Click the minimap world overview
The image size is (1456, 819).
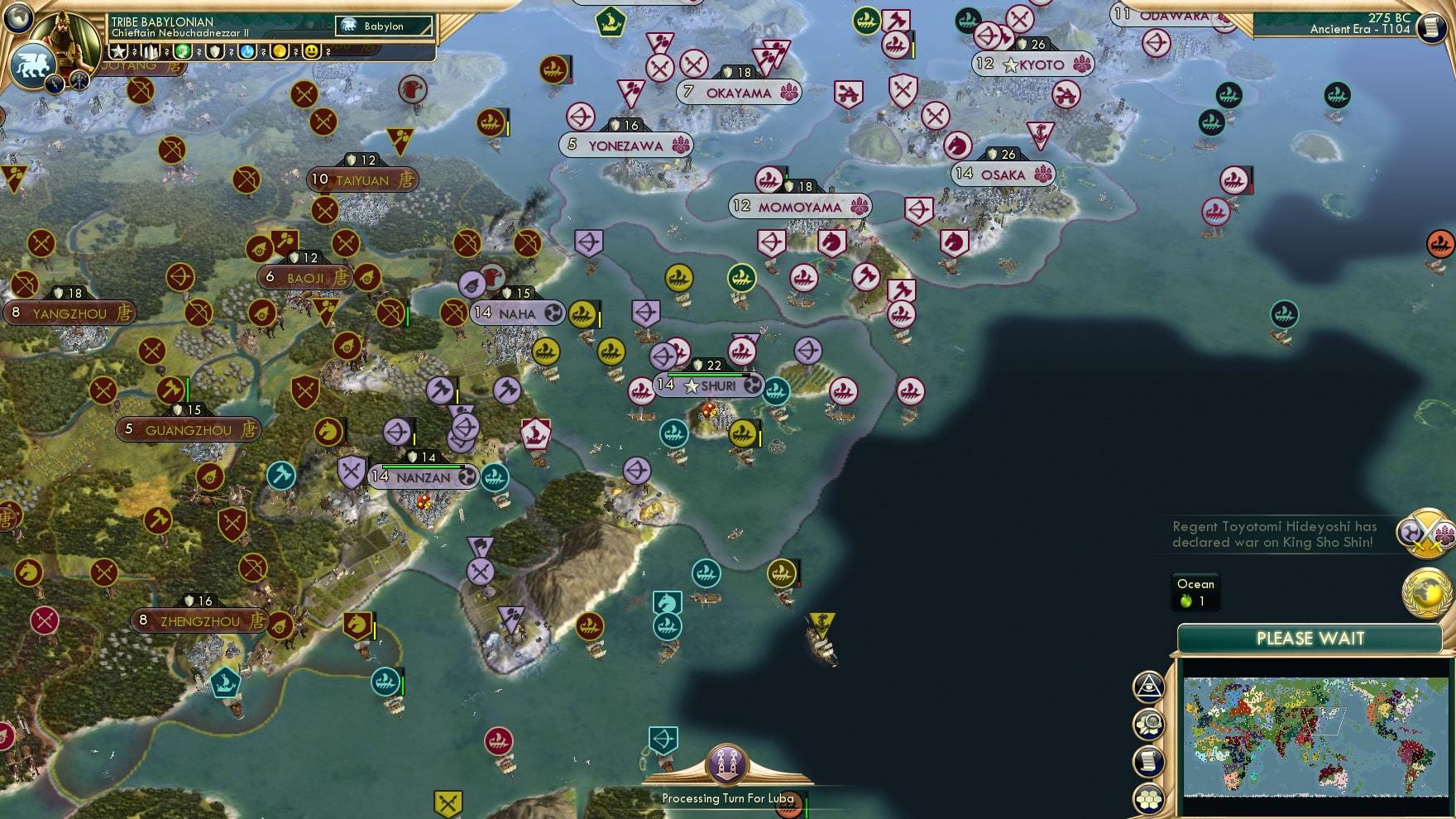point(1315,736)
